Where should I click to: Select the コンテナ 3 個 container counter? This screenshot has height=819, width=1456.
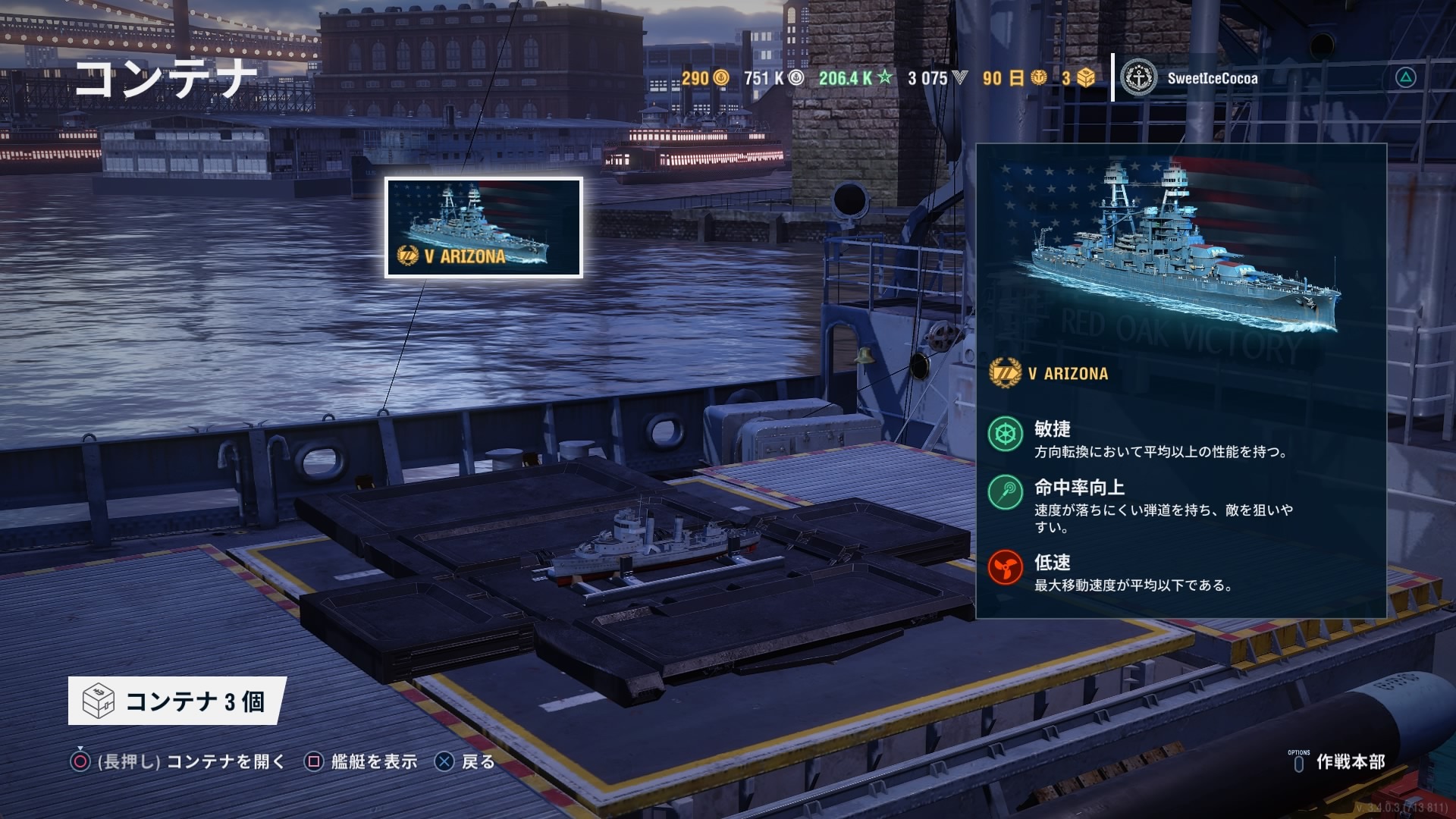click(x=176, y=701)
